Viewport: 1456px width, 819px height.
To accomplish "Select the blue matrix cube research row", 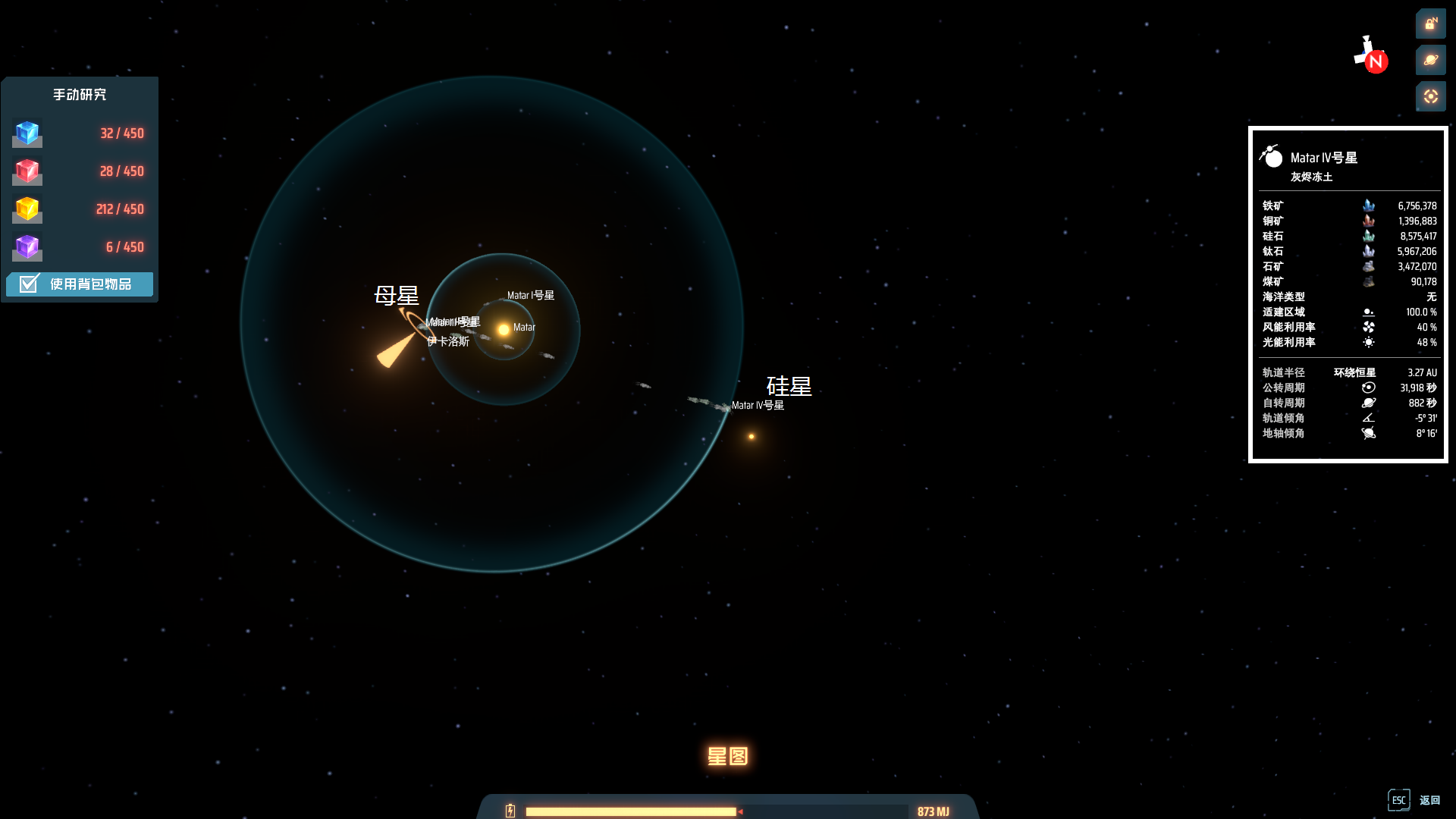I will click(80, 133).
